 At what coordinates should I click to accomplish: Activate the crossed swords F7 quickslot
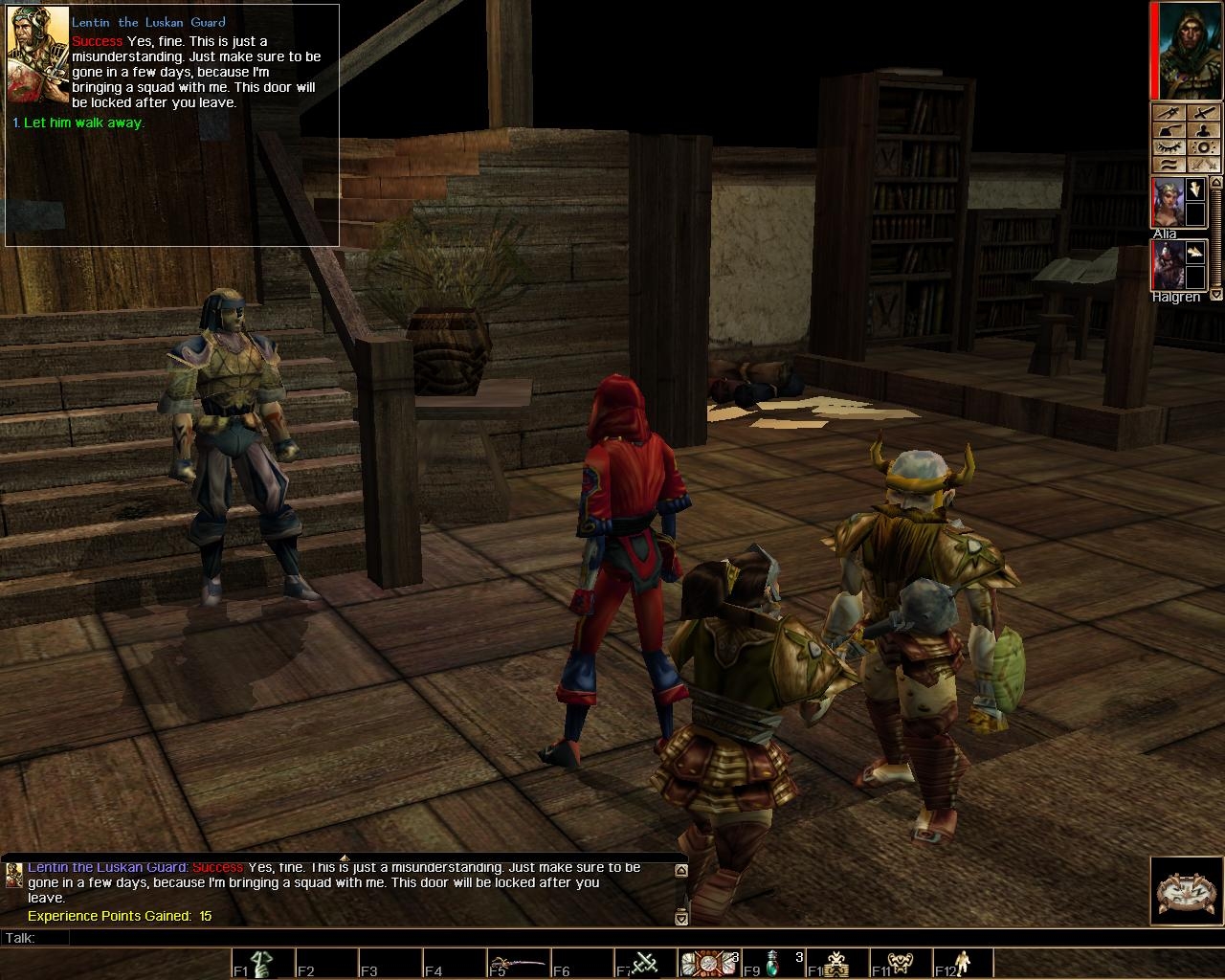tap(644, 963)
